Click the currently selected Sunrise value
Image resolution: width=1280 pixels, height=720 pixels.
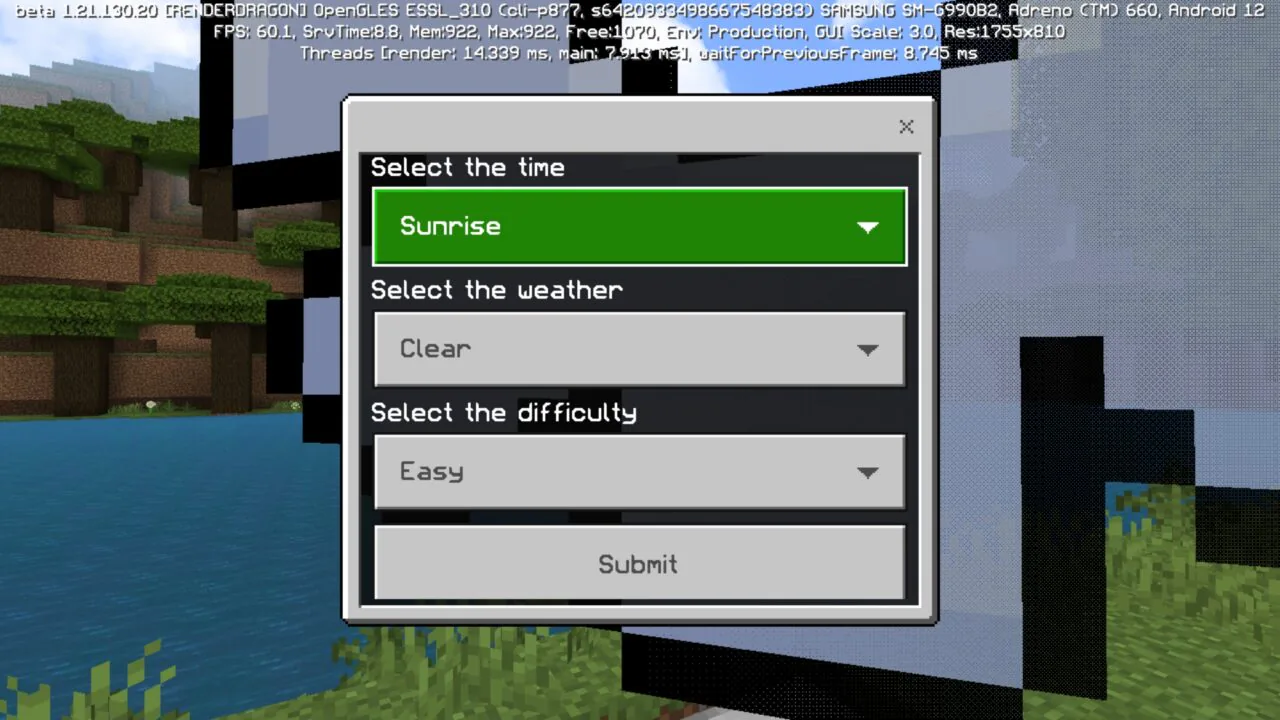(x=450, y=226)
